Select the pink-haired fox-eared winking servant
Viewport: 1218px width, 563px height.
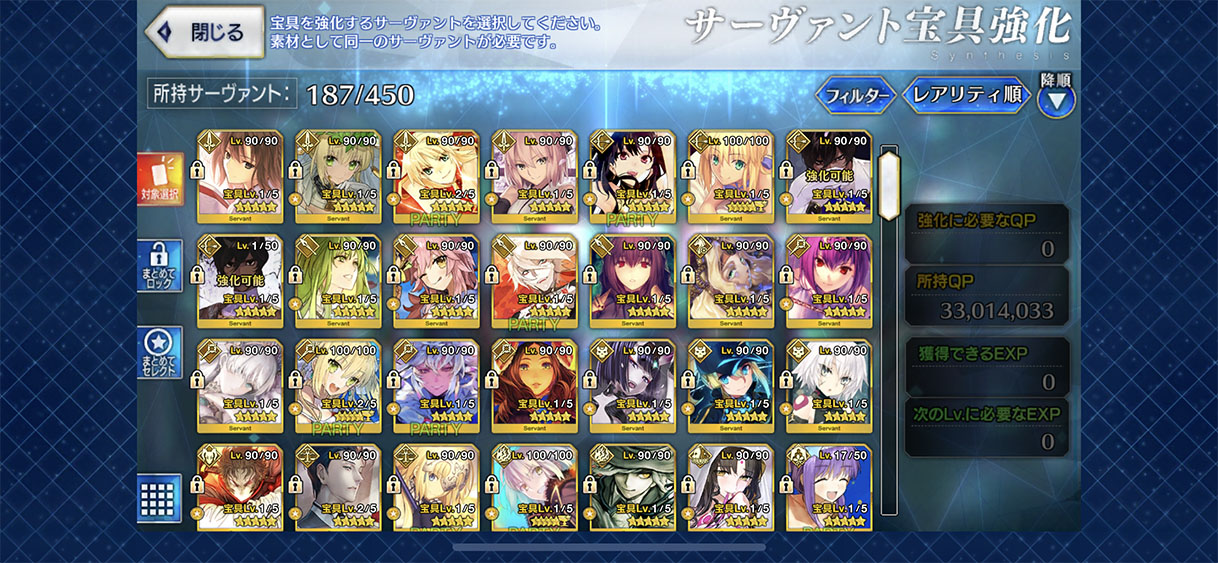pos(435,278)
